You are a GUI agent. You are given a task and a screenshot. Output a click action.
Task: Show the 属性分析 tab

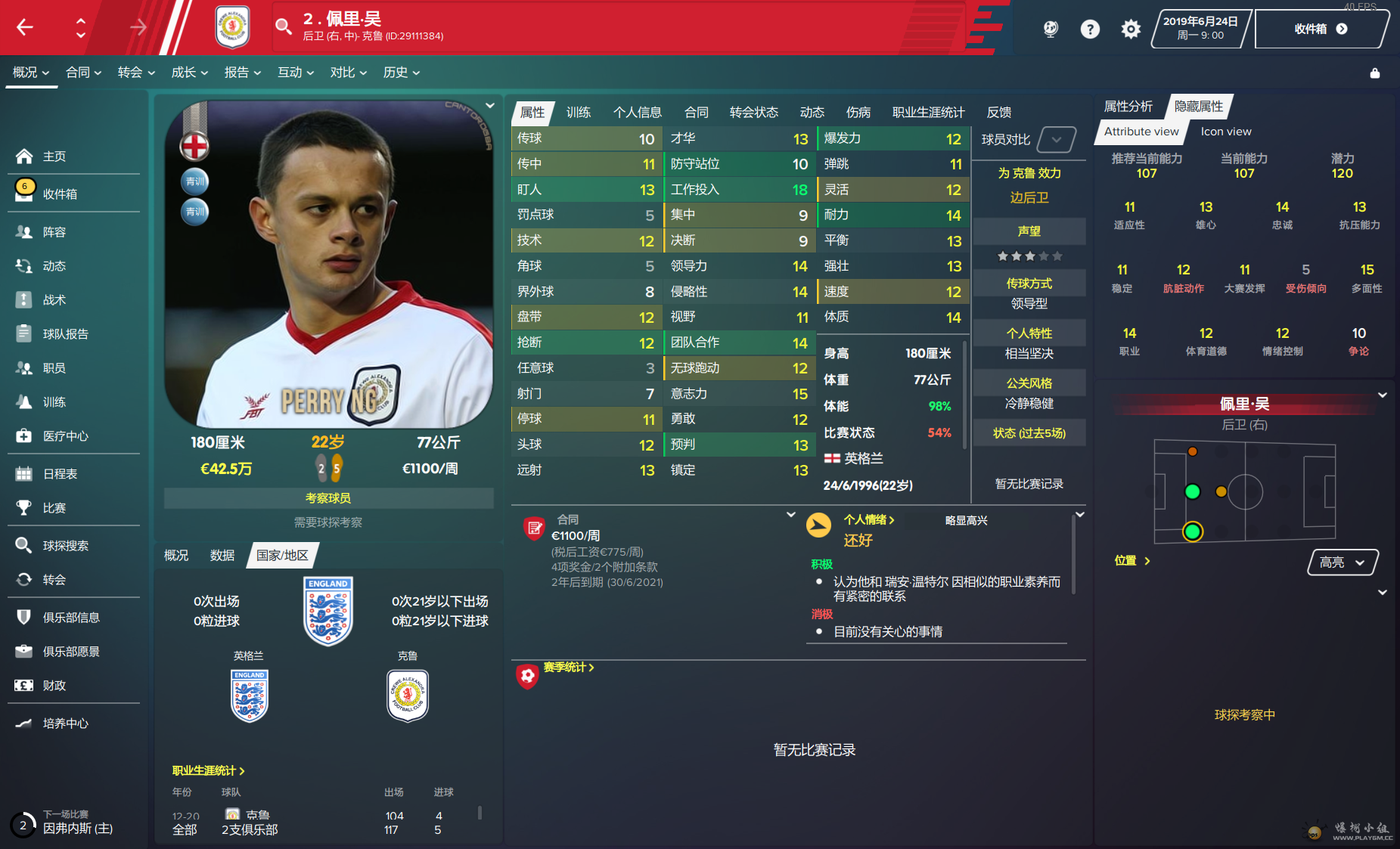[x=1128, y=107]
